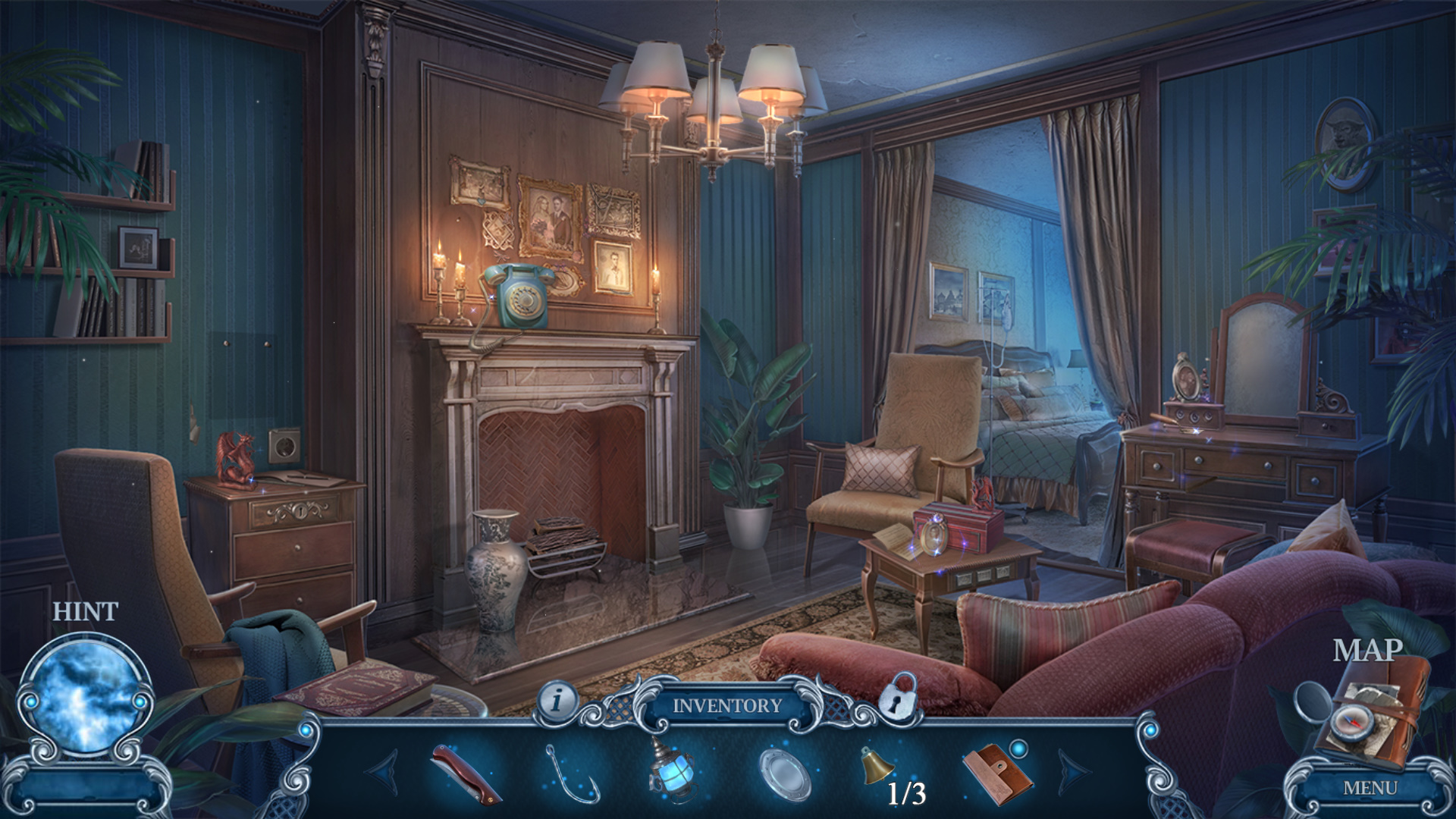Open the Menu
Screen dimensions: 1456x819
pos(1370,789)
